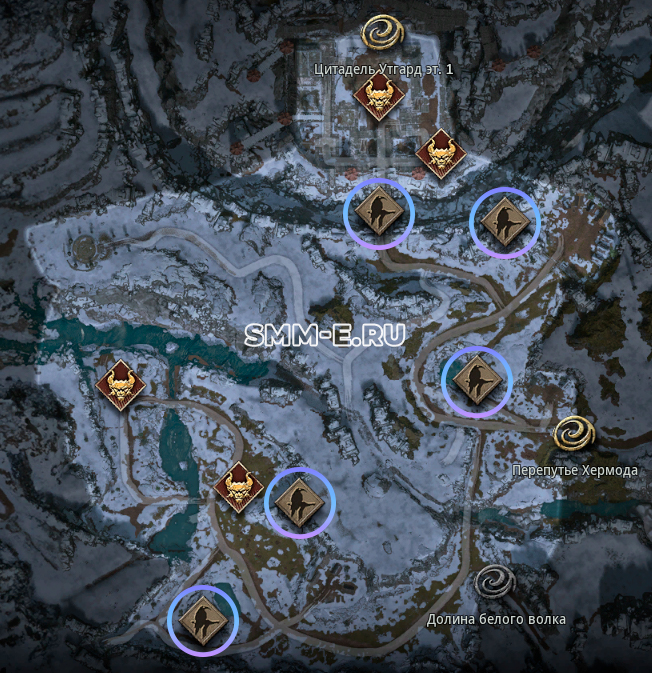Select the boss marker beside the teal river
The width and height of the screenshot is (652, 673).
pos(121,384)
